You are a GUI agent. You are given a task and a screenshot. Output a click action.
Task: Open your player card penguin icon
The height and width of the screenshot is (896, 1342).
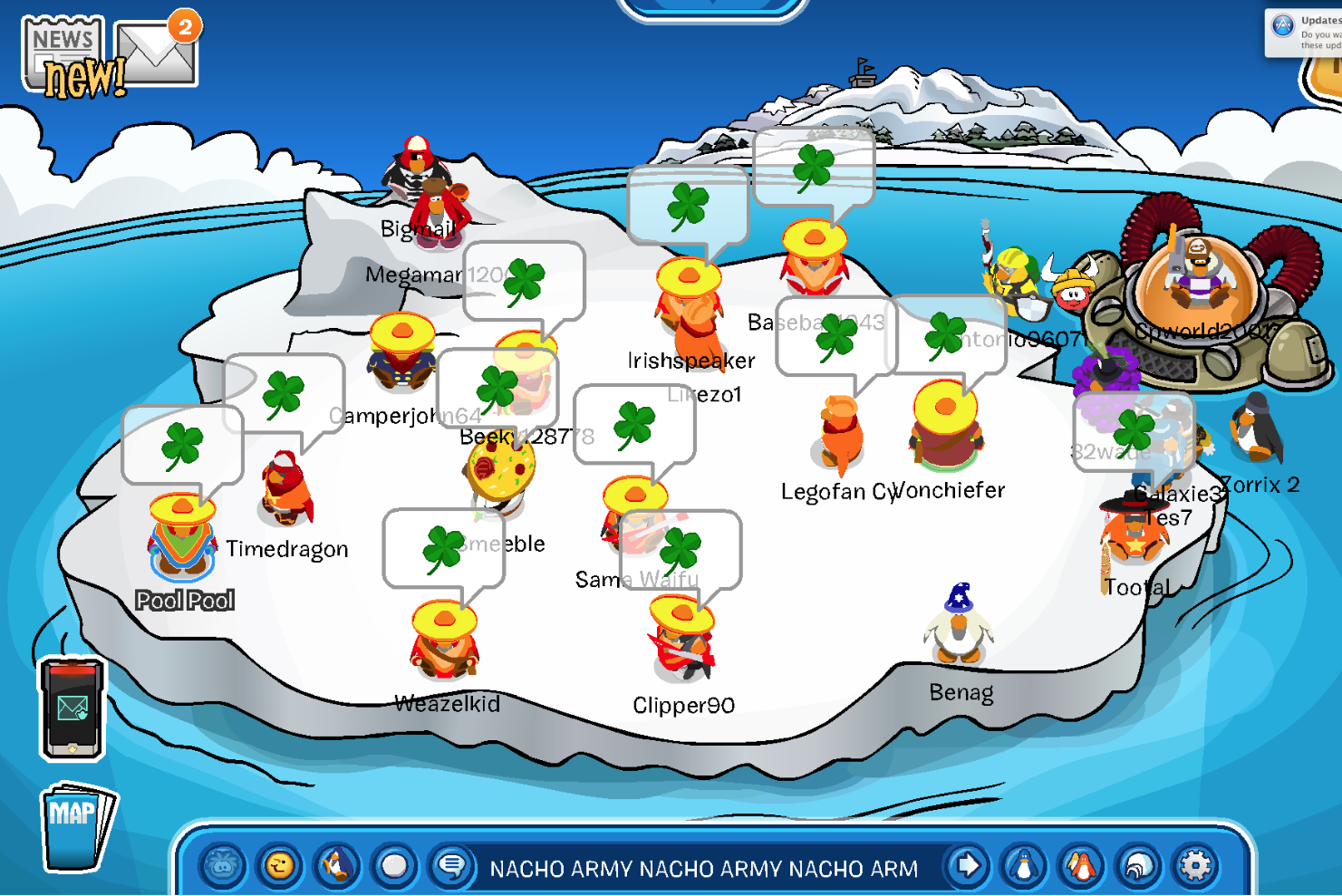pos(1024,867)
